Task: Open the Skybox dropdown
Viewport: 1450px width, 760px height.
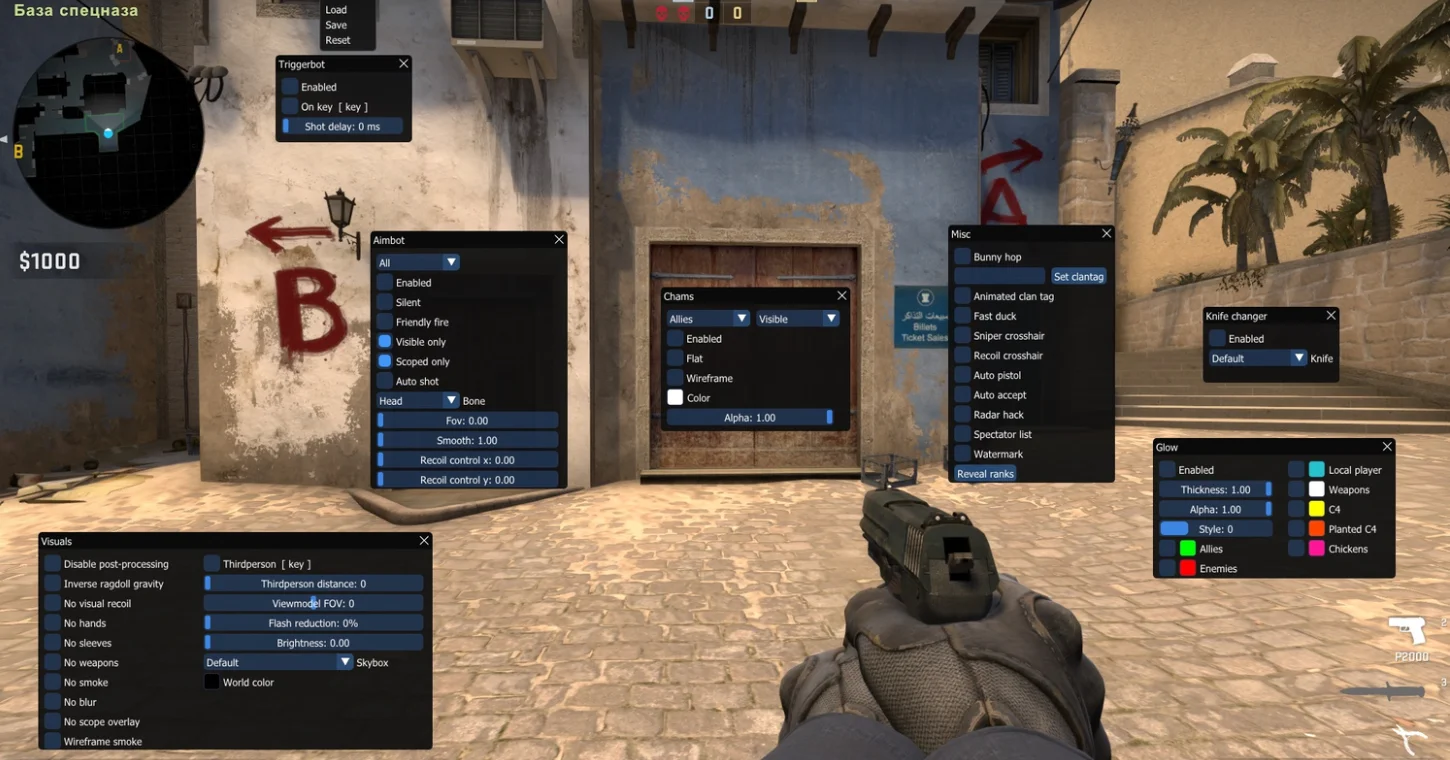Action: [x=278, y=662]
